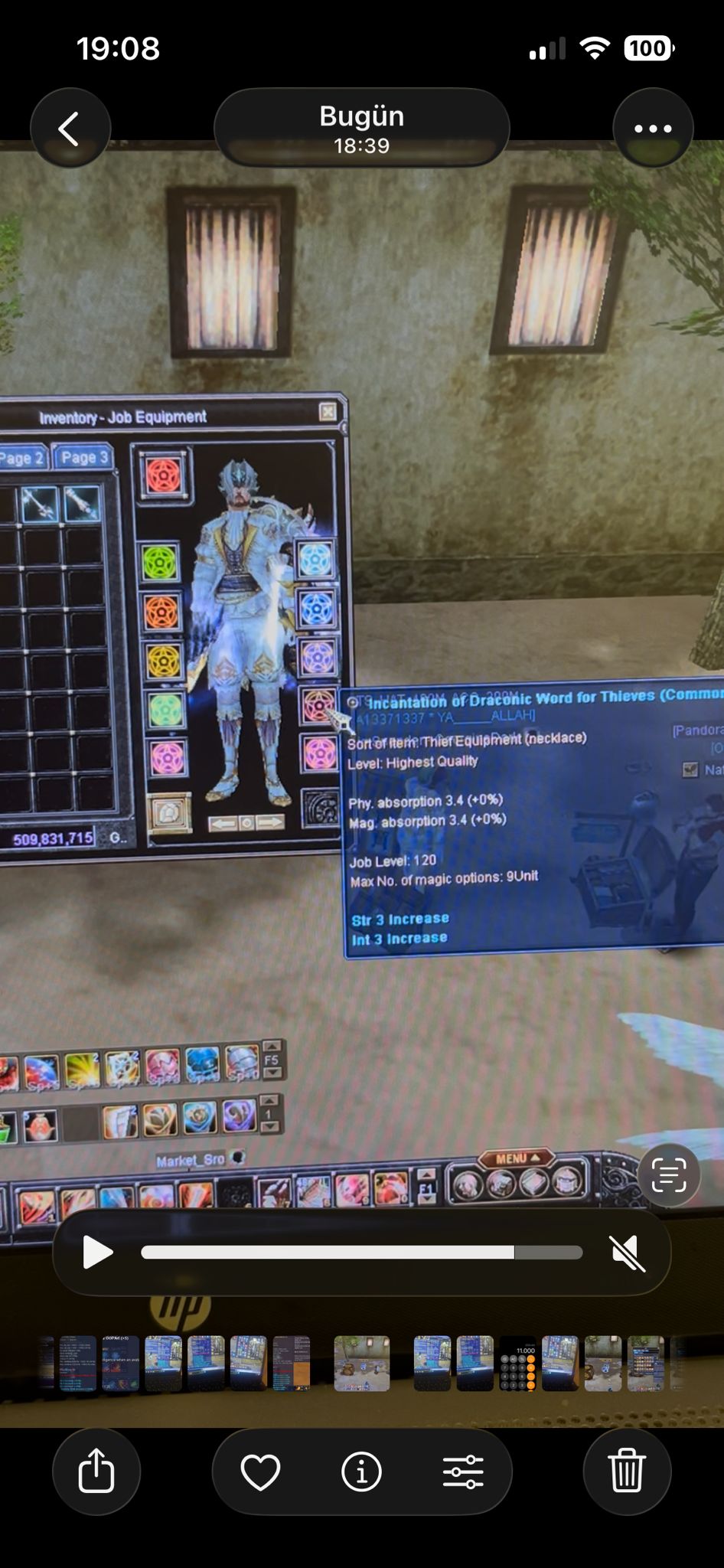Select the red pentagram equipment slot
The height and width of the screenshot is (1568, 724).
click(x=163, y=475)
